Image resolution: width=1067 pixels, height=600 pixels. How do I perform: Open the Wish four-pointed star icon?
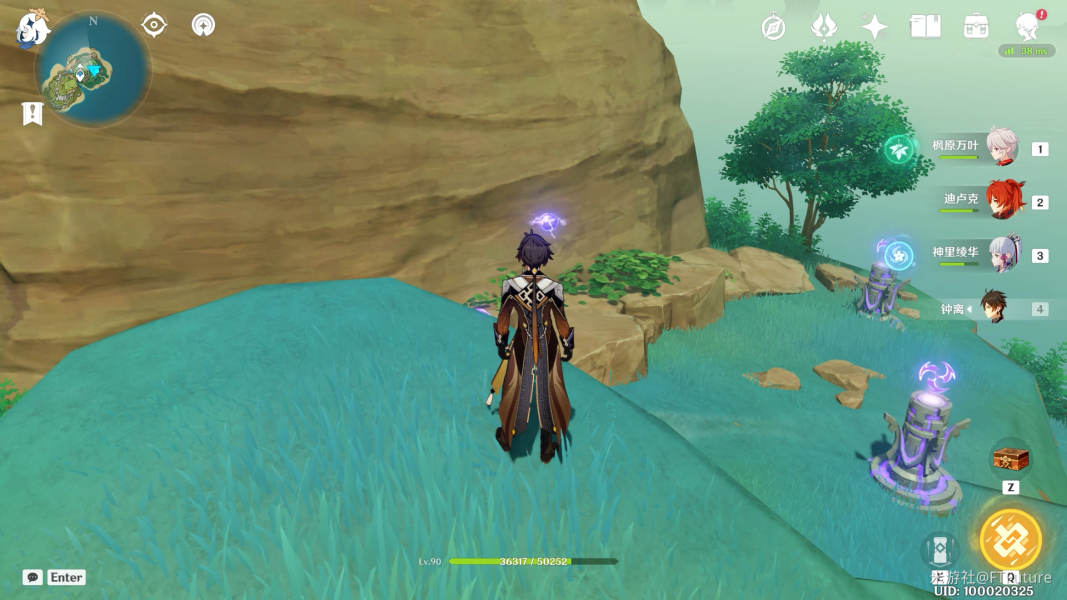(x=875, y=27)
